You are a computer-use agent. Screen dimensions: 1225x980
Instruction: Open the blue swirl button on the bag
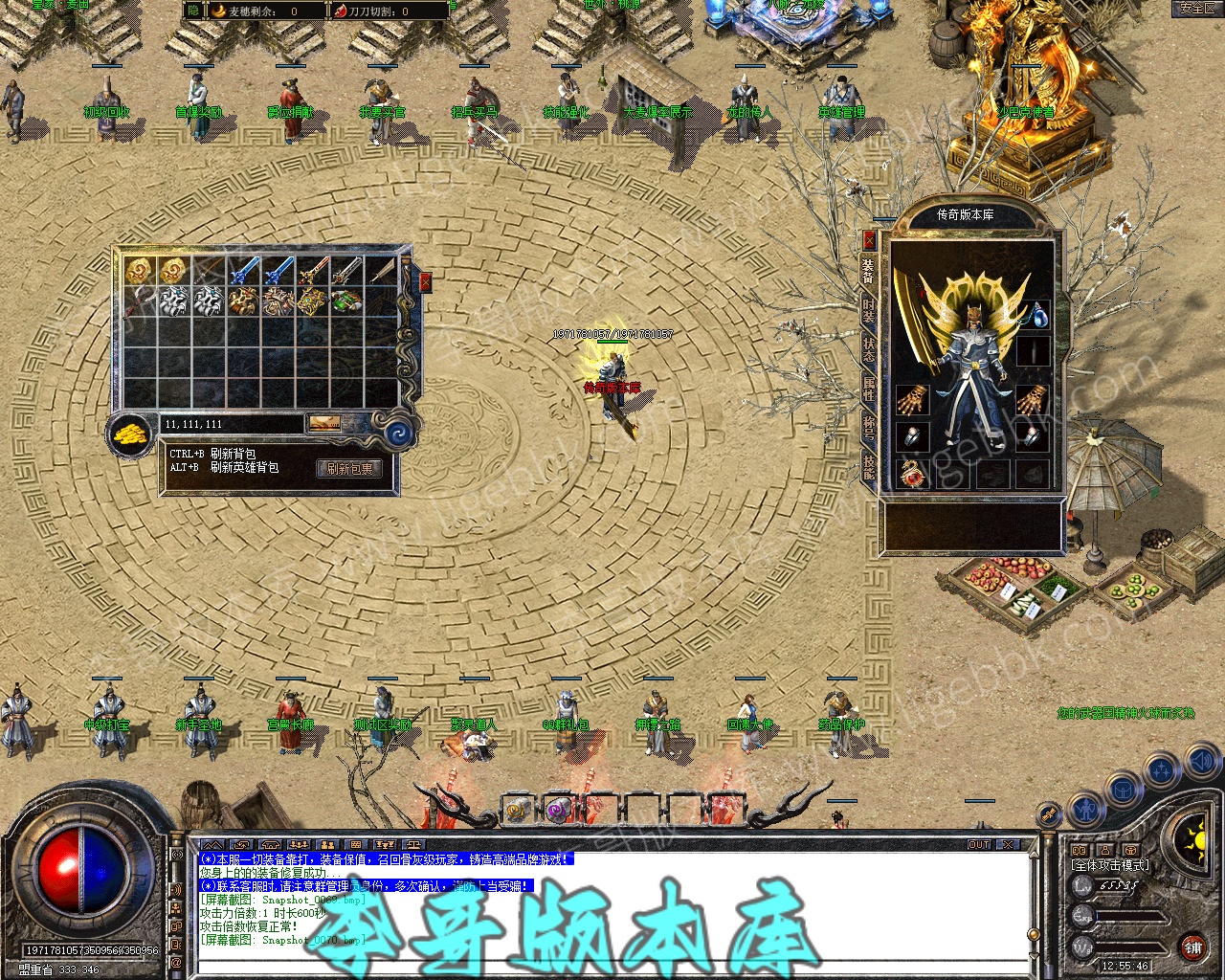[398, 434]
